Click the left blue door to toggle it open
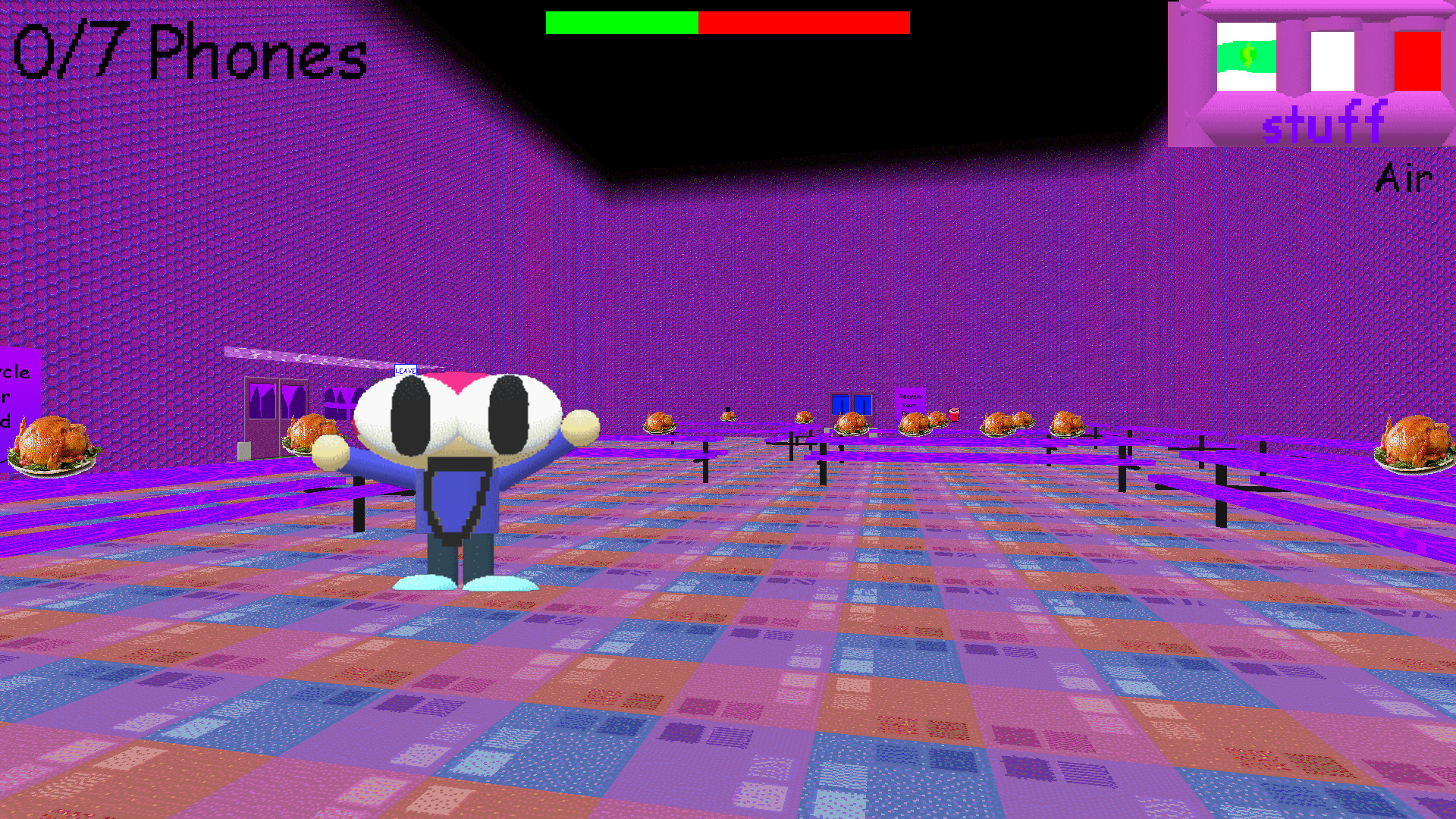 coord(840,405)
